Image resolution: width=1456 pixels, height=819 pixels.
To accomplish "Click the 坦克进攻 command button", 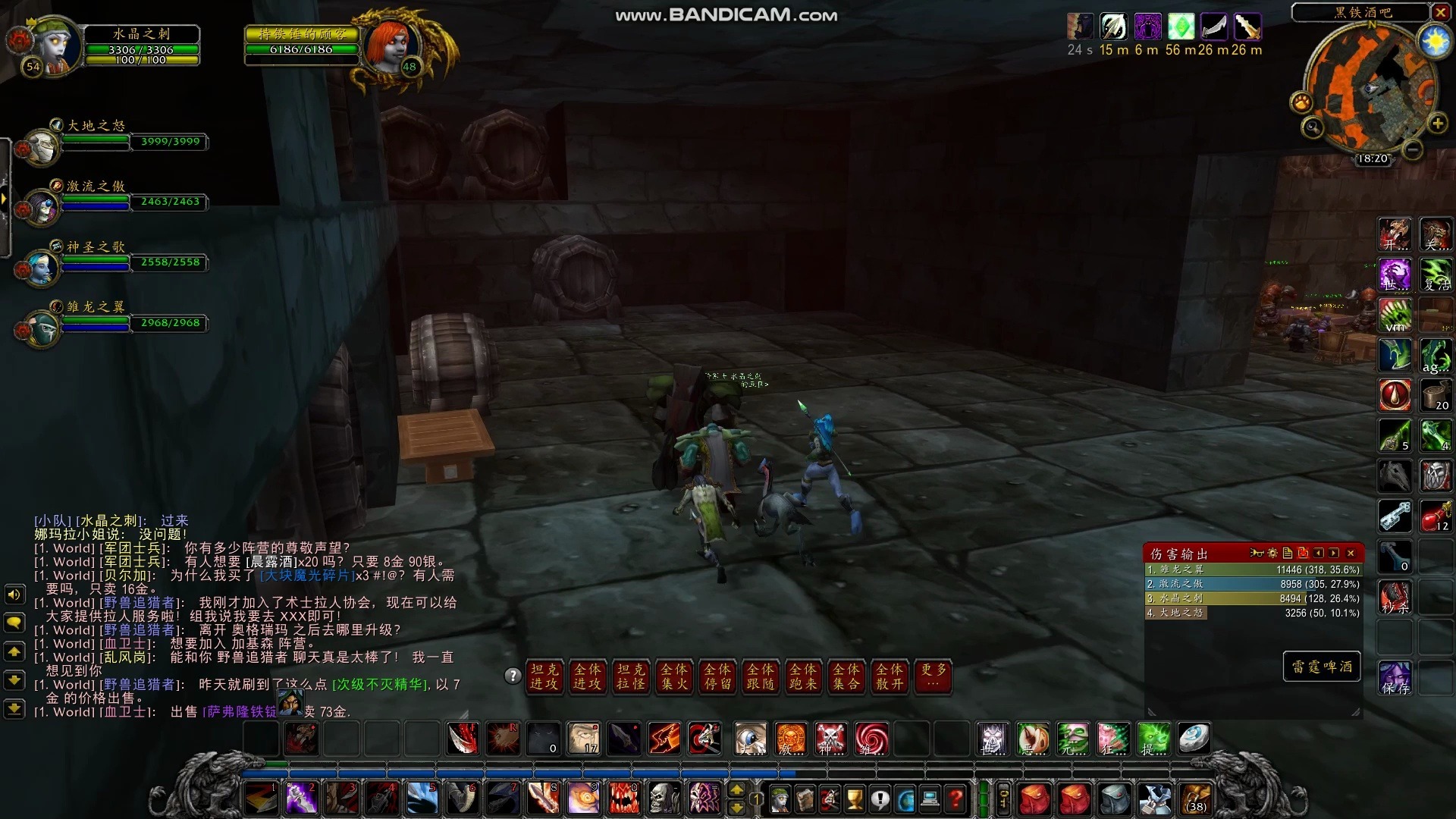I will tap(544, 676).
